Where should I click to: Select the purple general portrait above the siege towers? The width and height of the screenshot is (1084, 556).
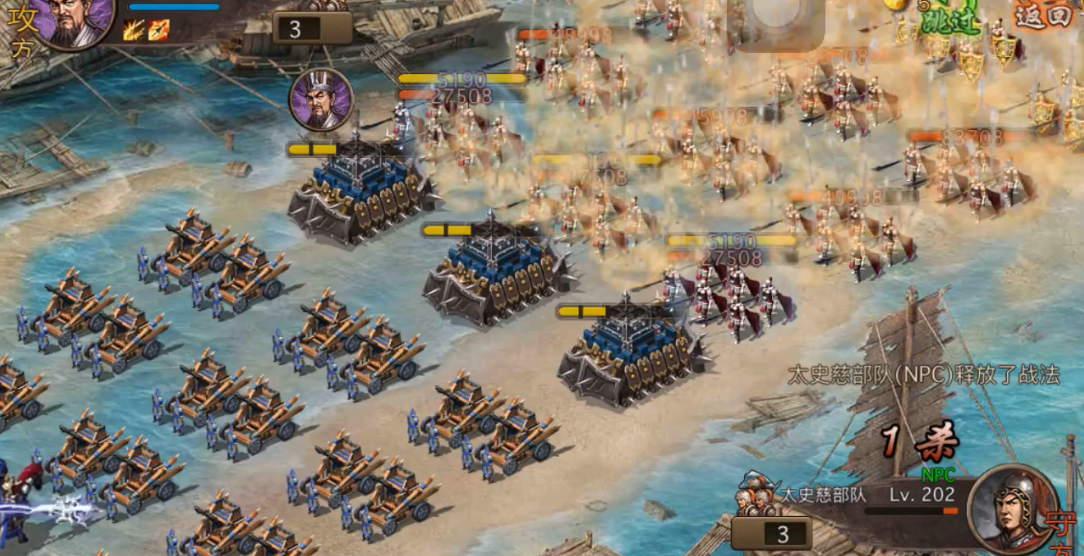[321, 99]
